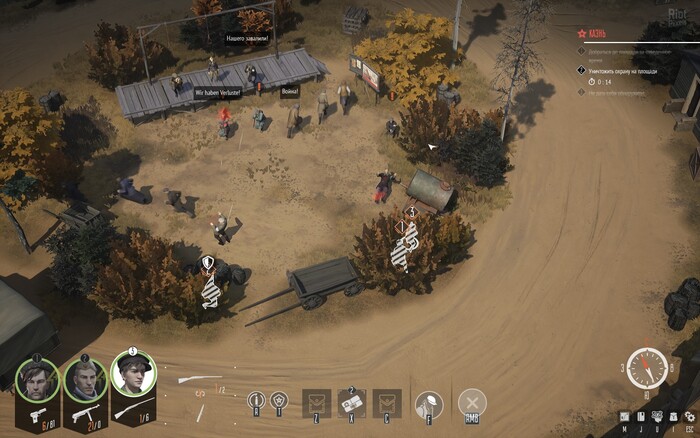Choose the knife melee weapon
This screenshot has height=438, width=700.
point(200,409)
